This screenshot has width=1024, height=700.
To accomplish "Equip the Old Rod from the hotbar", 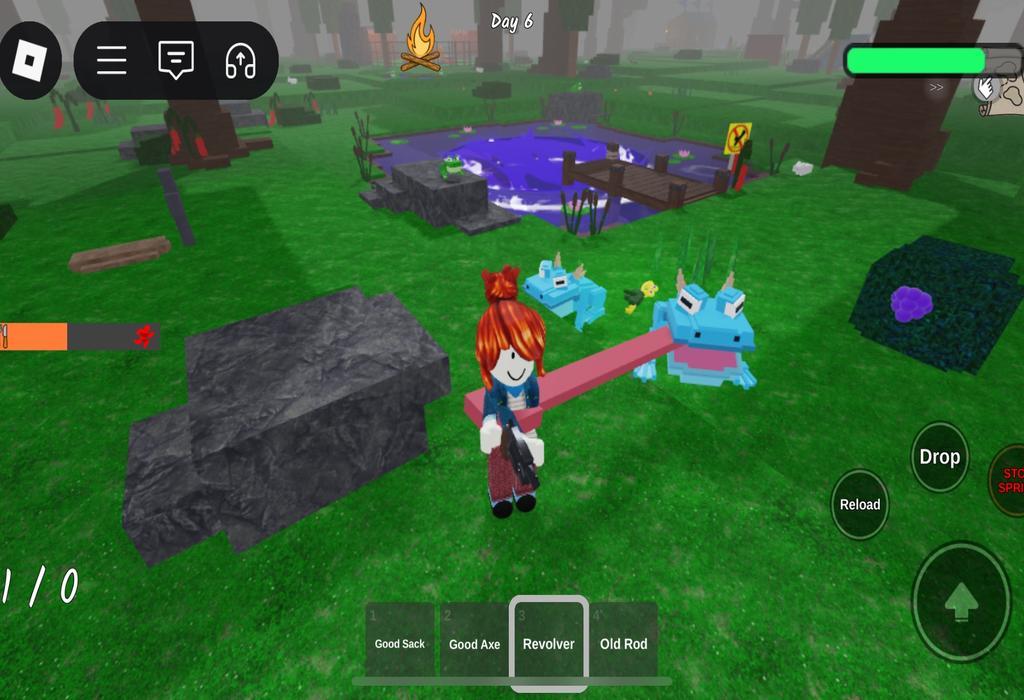I will click(624, 638).
